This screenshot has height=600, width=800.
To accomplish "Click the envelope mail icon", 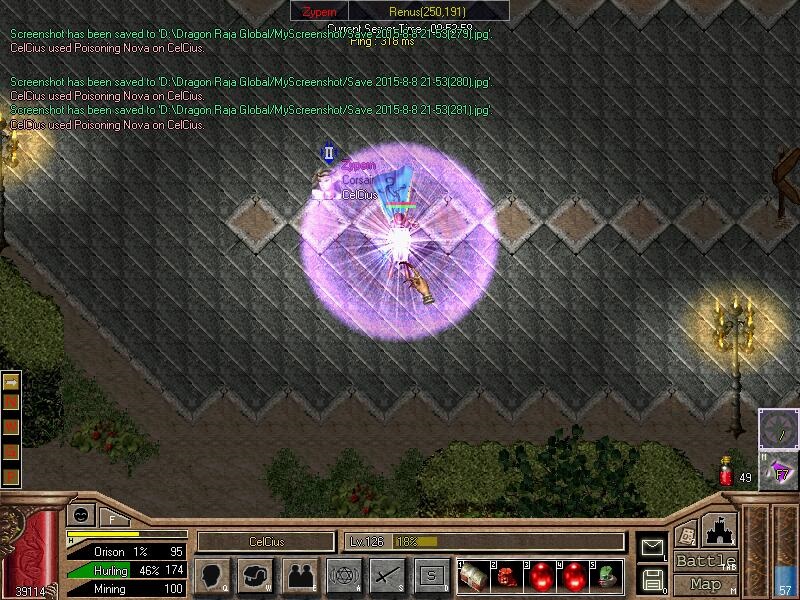I will click(x=652, y=547).
